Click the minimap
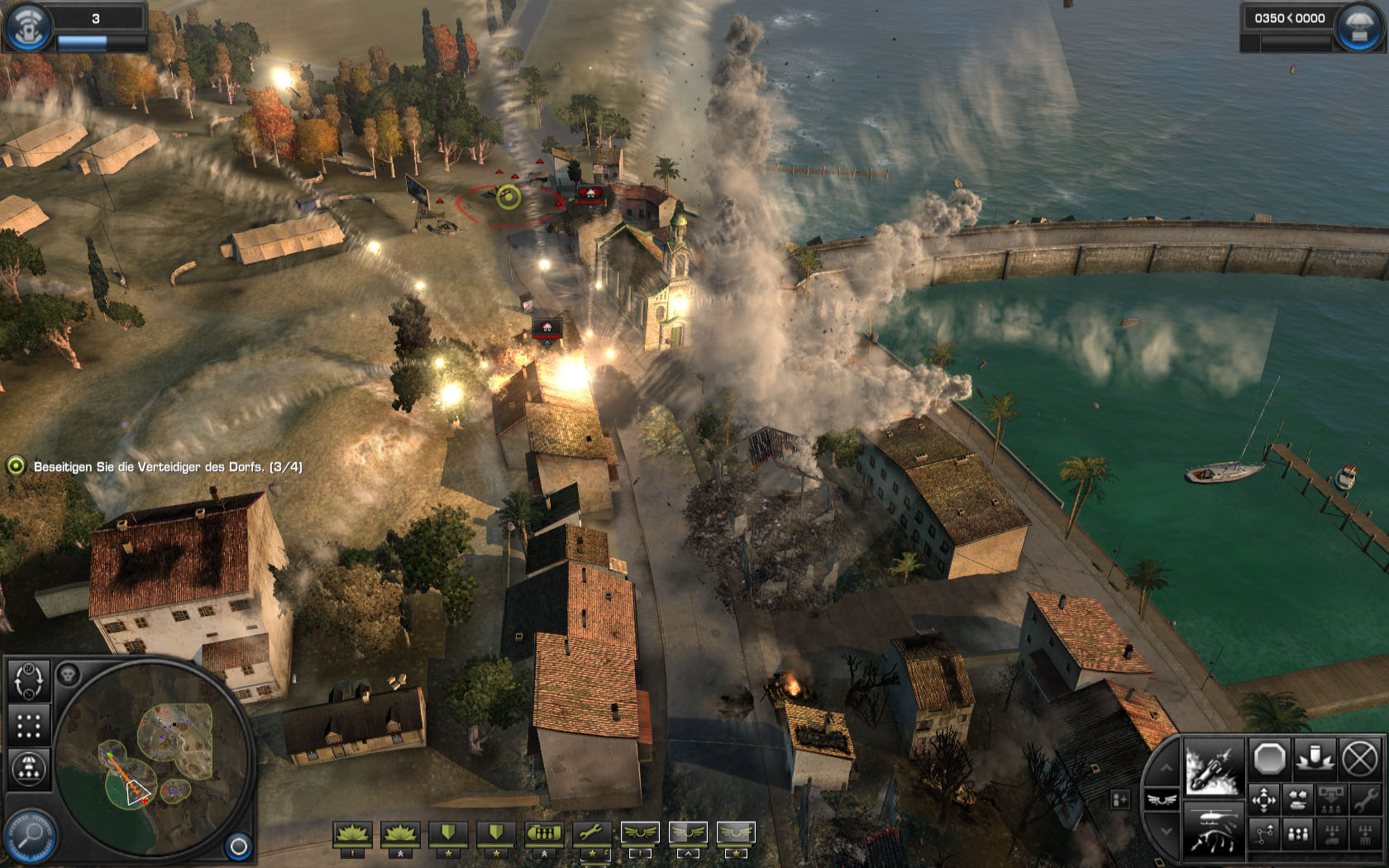This screenshot has width=1389, height=868. coord(151,757)
